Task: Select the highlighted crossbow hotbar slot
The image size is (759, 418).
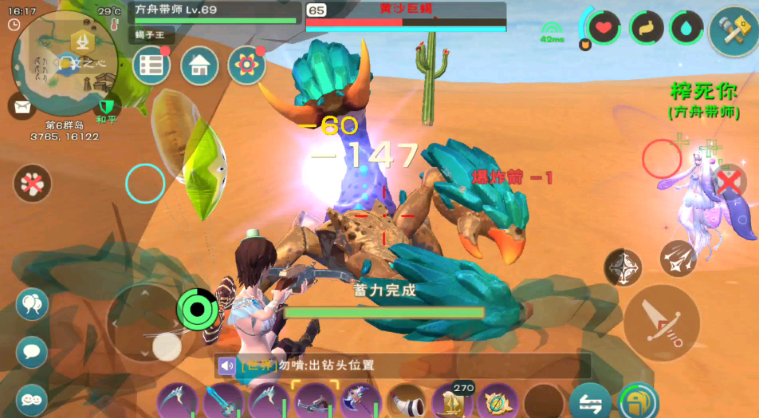Action: tap(317, 402)
